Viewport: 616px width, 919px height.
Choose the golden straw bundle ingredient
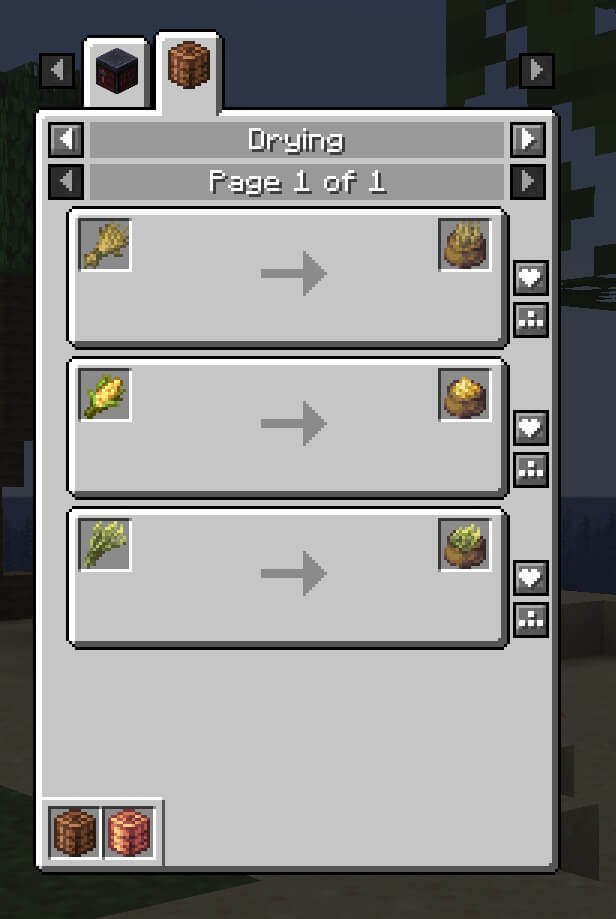(105, 245)
